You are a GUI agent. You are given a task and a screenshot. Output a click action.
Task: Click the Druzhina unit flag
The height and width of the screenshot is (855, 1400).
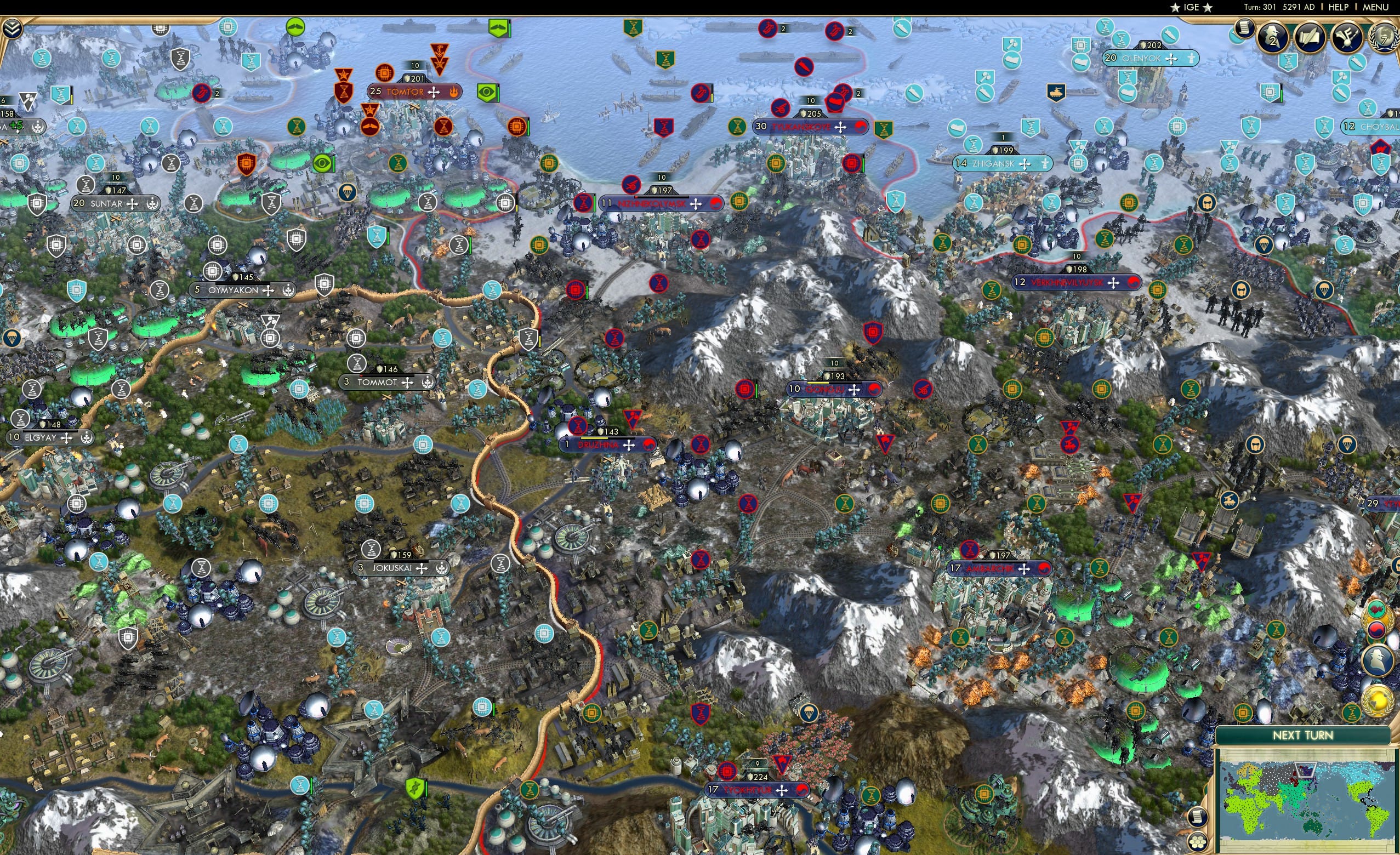(x=610, y=444)
